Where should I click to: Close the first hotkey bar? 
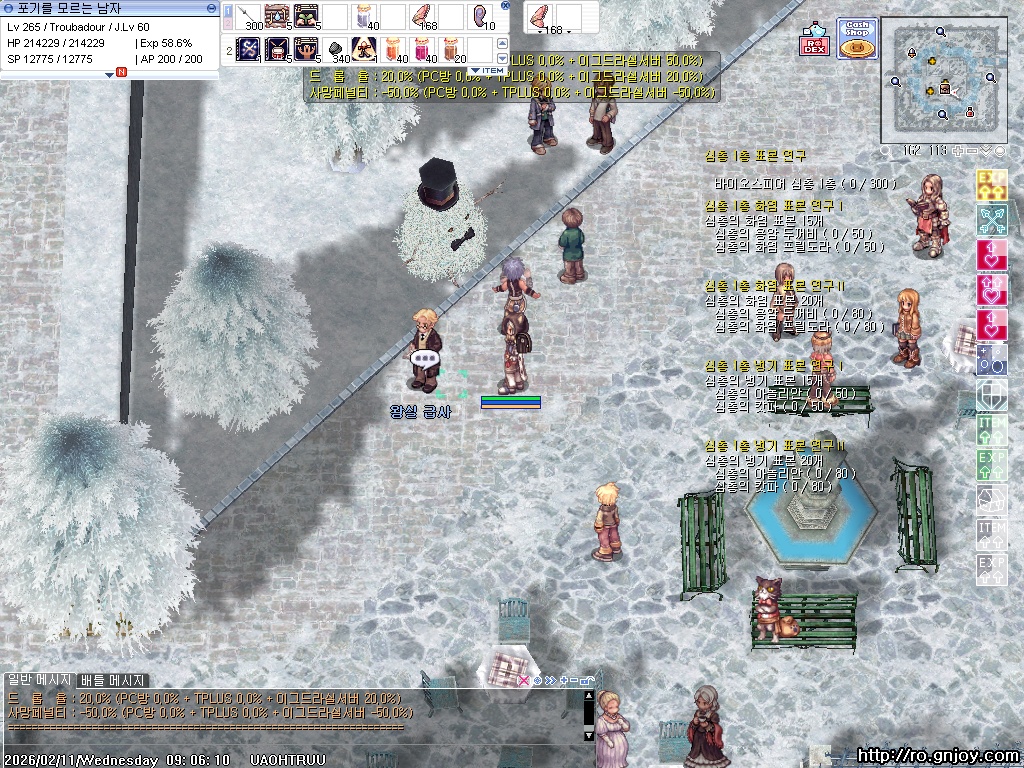[x=505, y=6]
